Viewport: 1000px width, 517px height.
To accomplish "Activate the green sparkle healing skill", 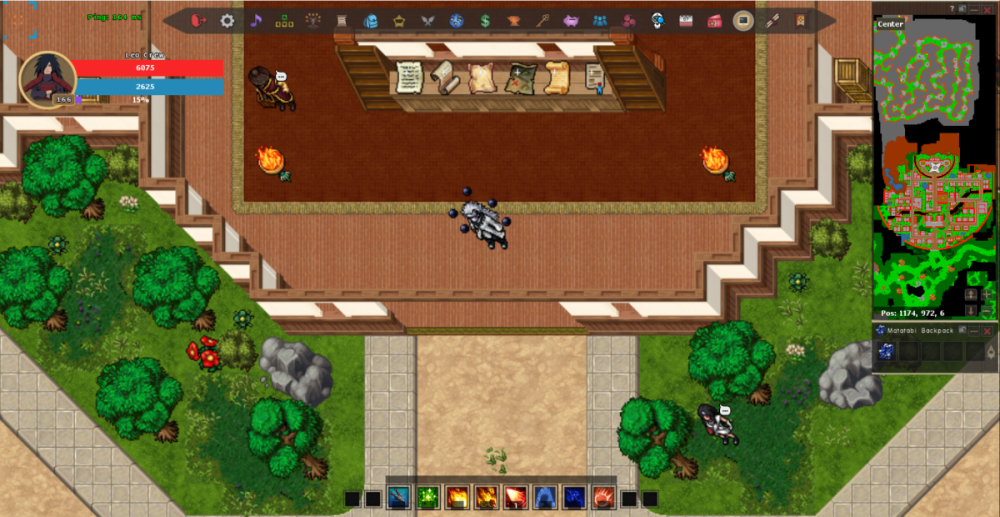I will (428, 497).
